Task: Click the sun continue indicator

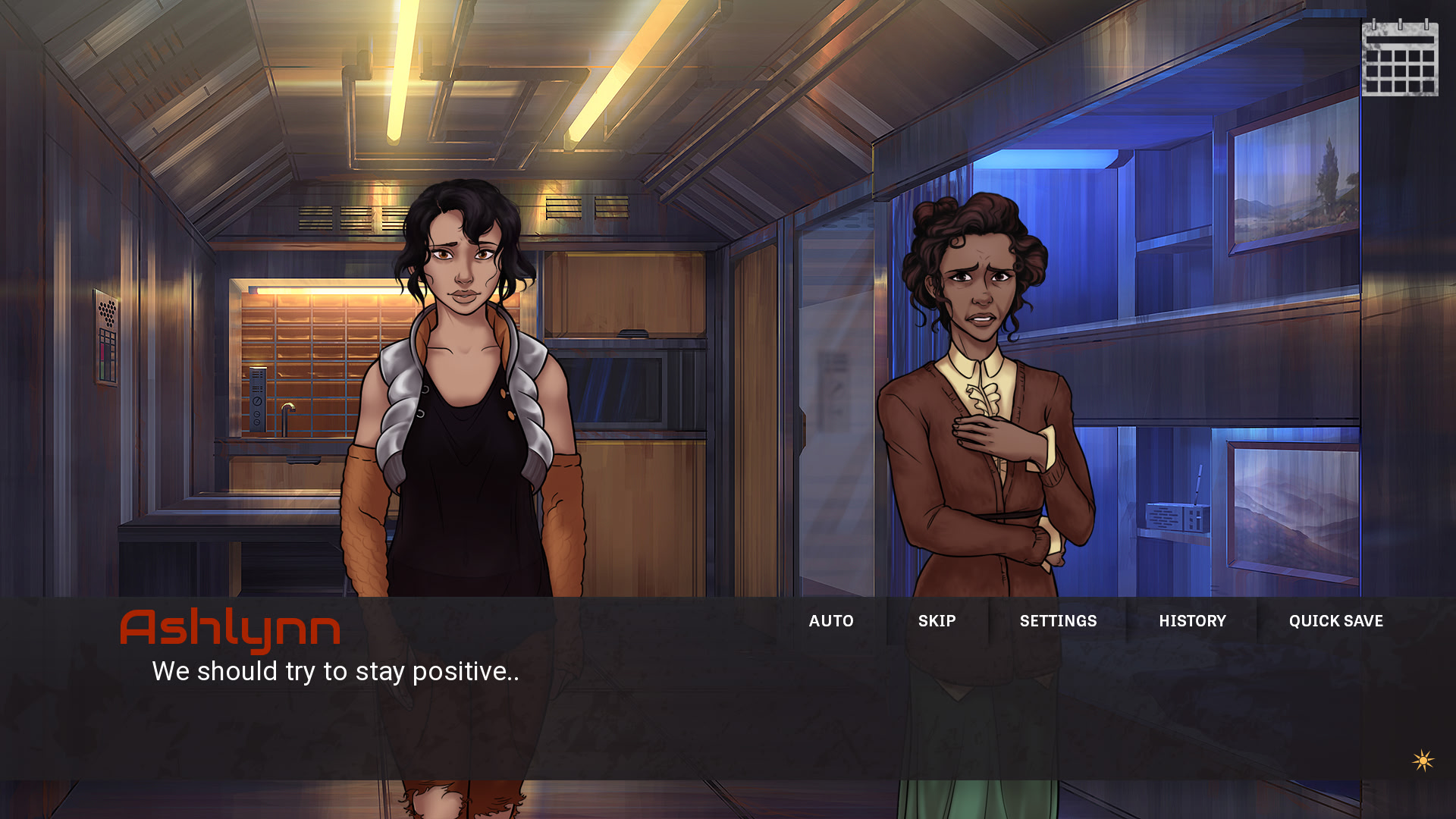Action: pos(1423,761)
